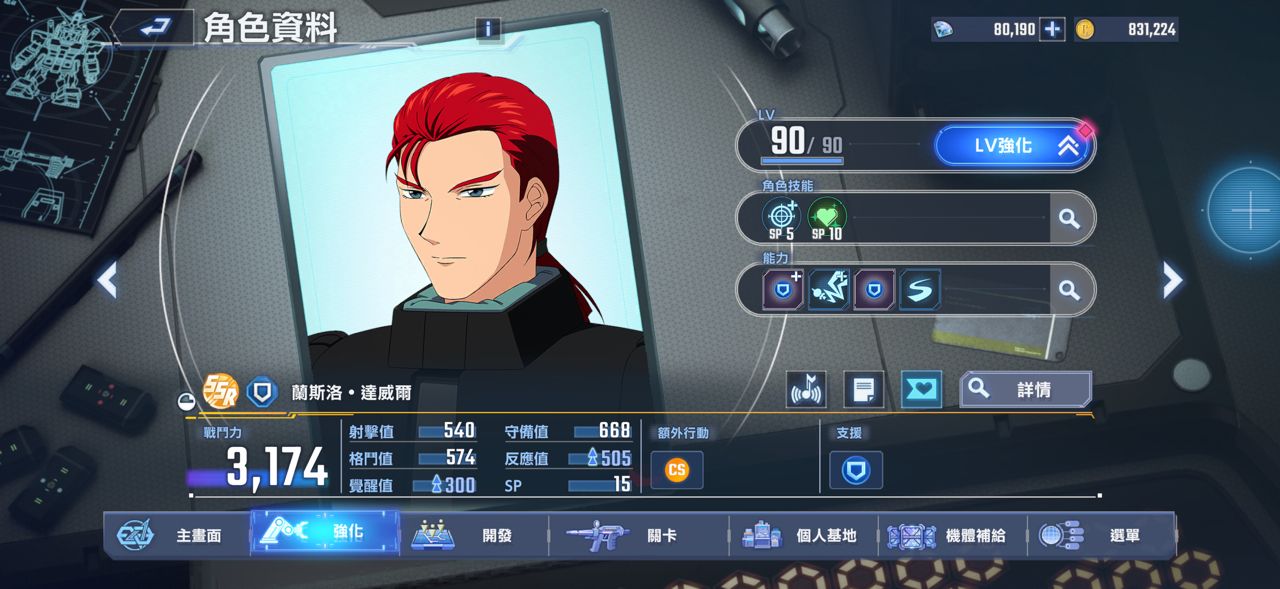1280x589 pixels.
Task: Add more diamonds with the plus button
Action: tap(1052, 29)
